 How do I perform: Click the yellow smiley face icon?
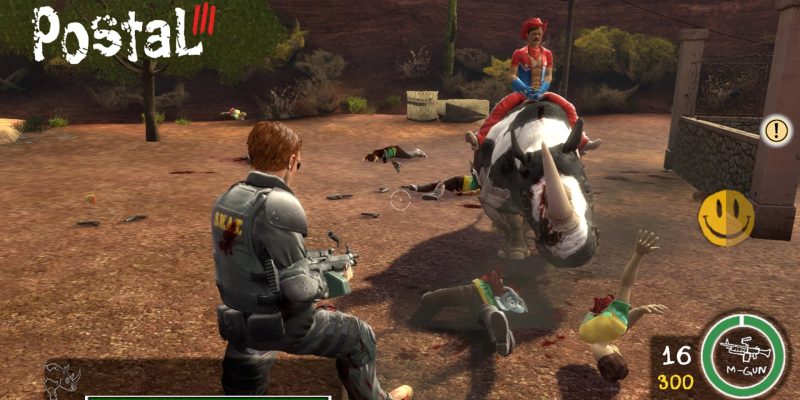coord(727,217)
